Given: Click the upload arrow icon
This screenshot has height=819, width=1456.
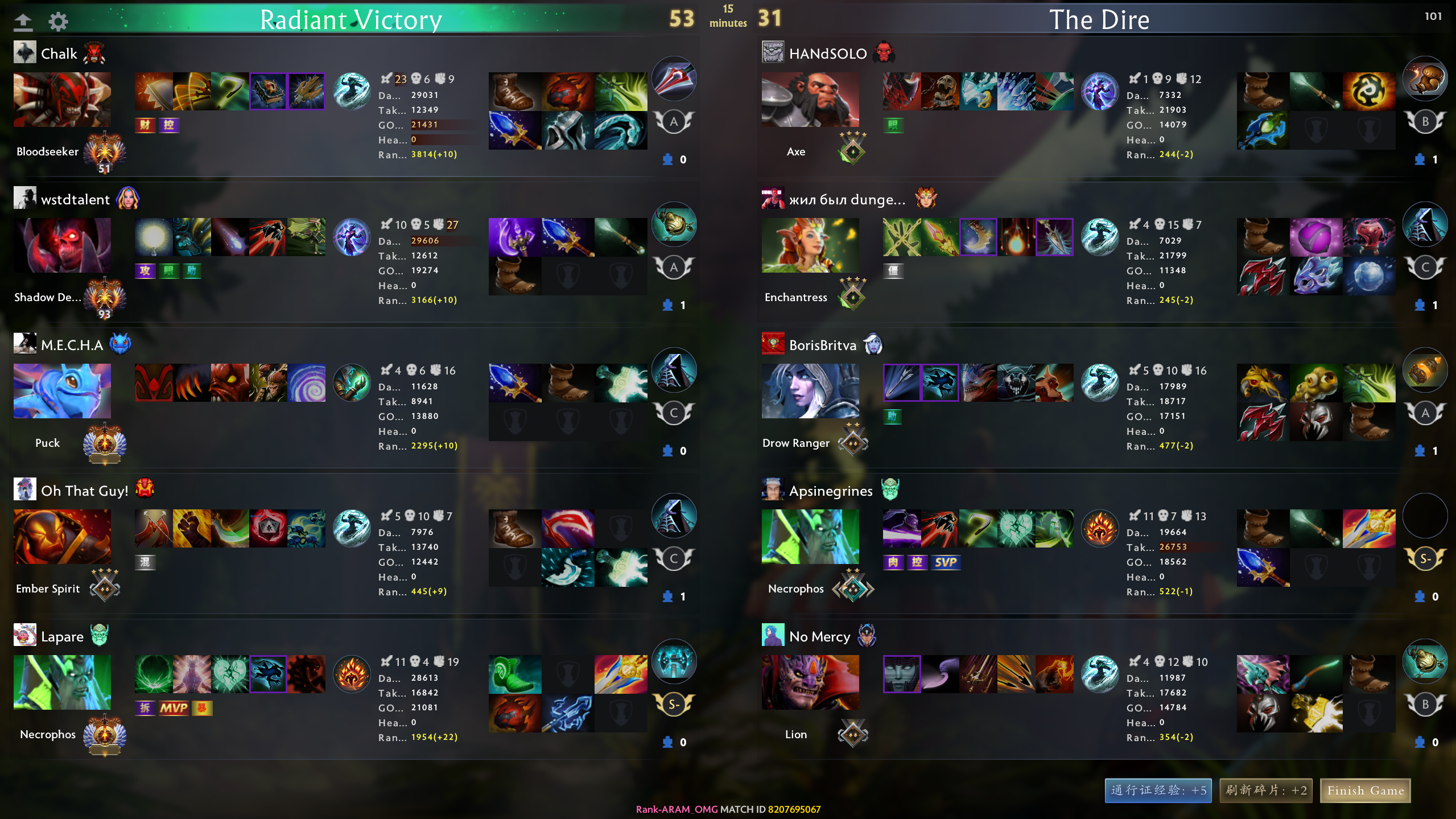Looking at the screenshot, I should pos(23,22).
